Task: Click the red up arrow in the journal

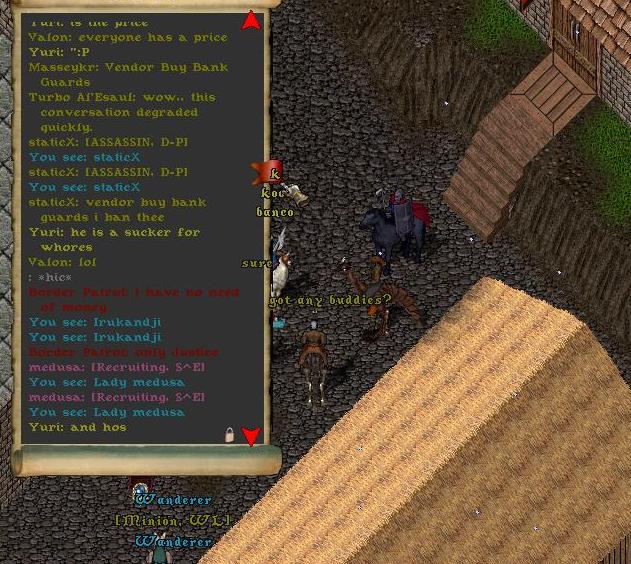Action: tap(251, 20)
